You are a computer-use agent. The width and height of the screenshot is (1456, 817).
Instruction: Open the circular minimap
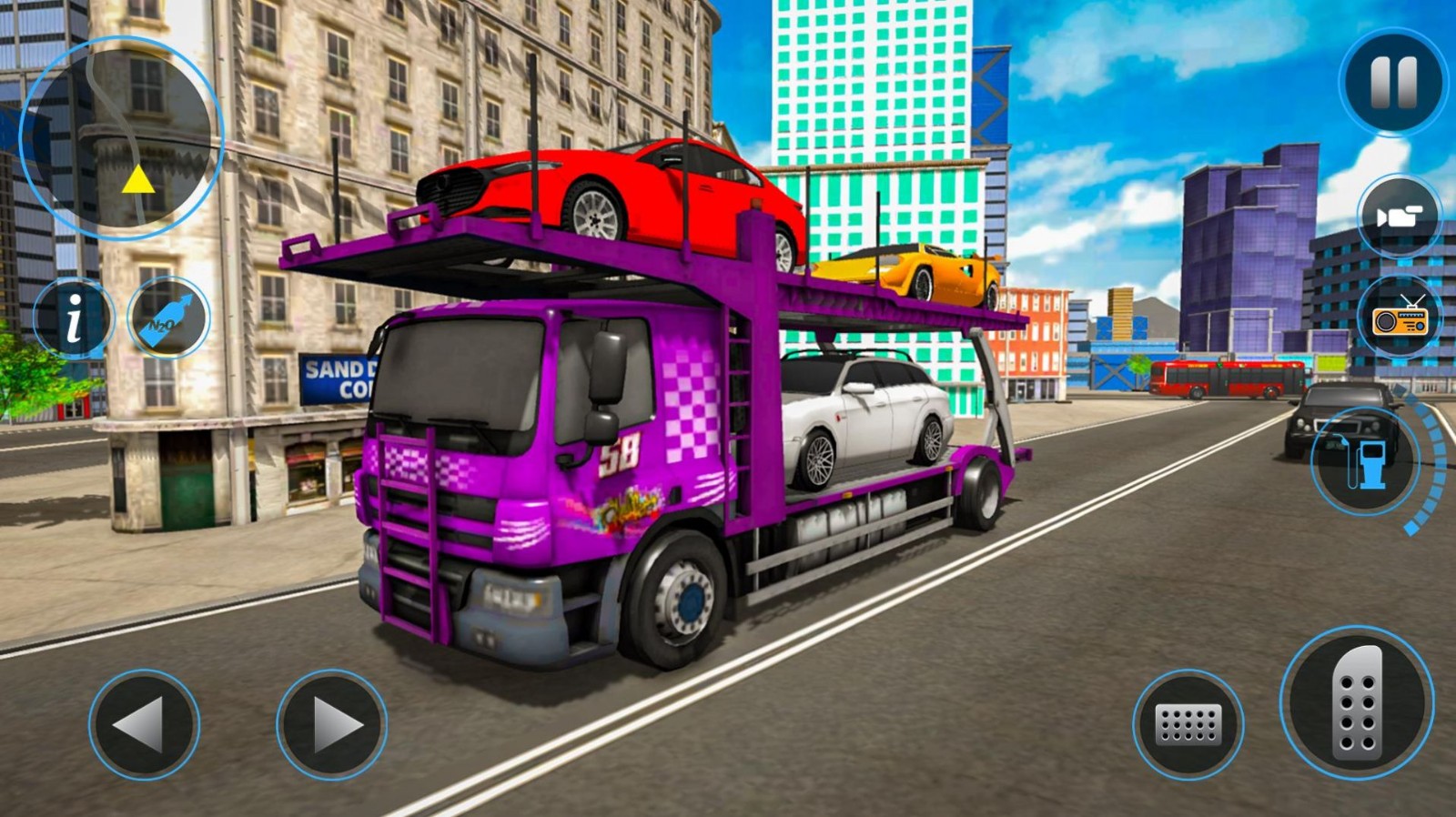pos(120,138)
